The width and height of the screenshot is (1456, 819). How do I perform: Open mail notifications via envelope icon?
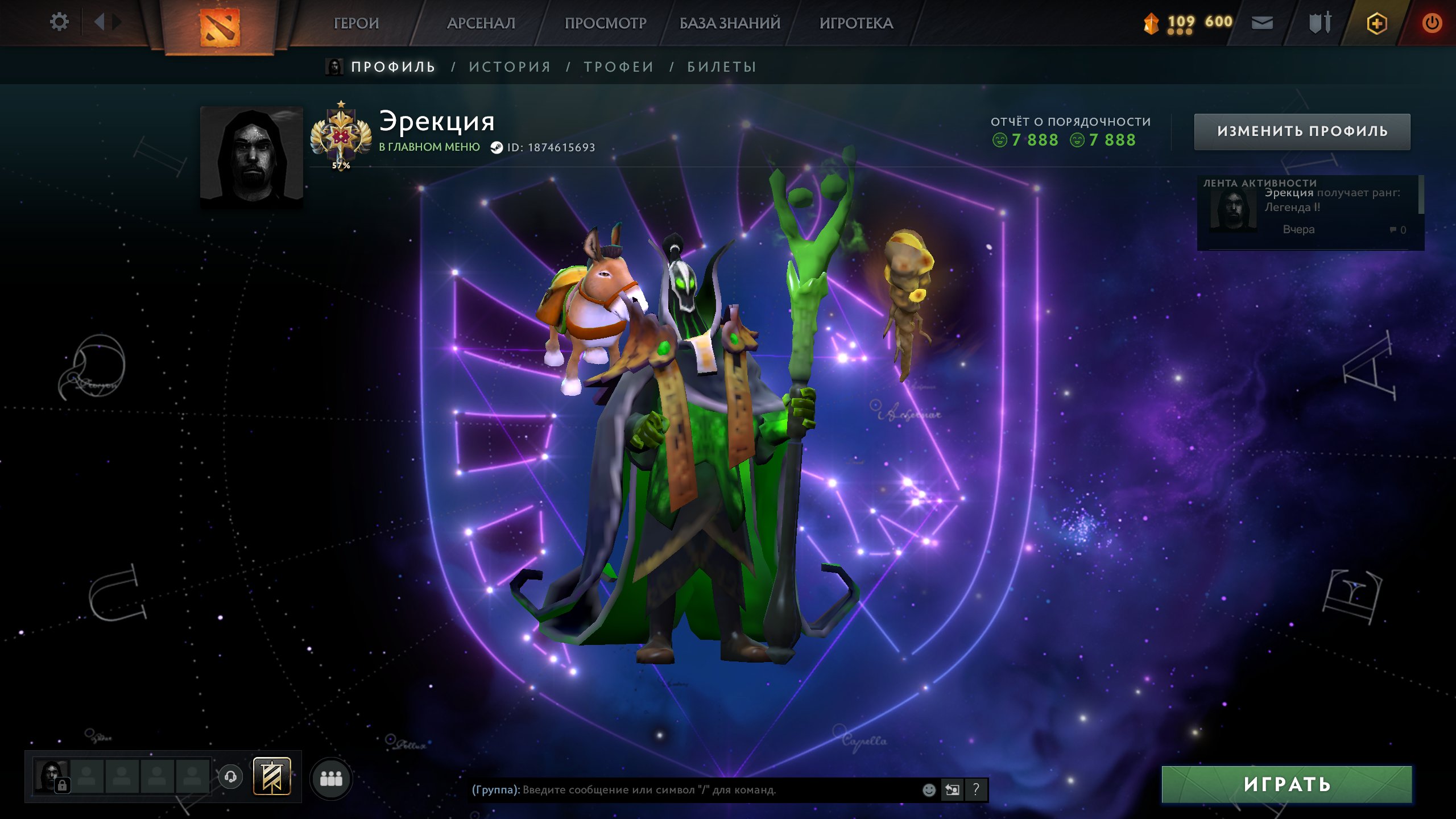(x=1263, y=23)
